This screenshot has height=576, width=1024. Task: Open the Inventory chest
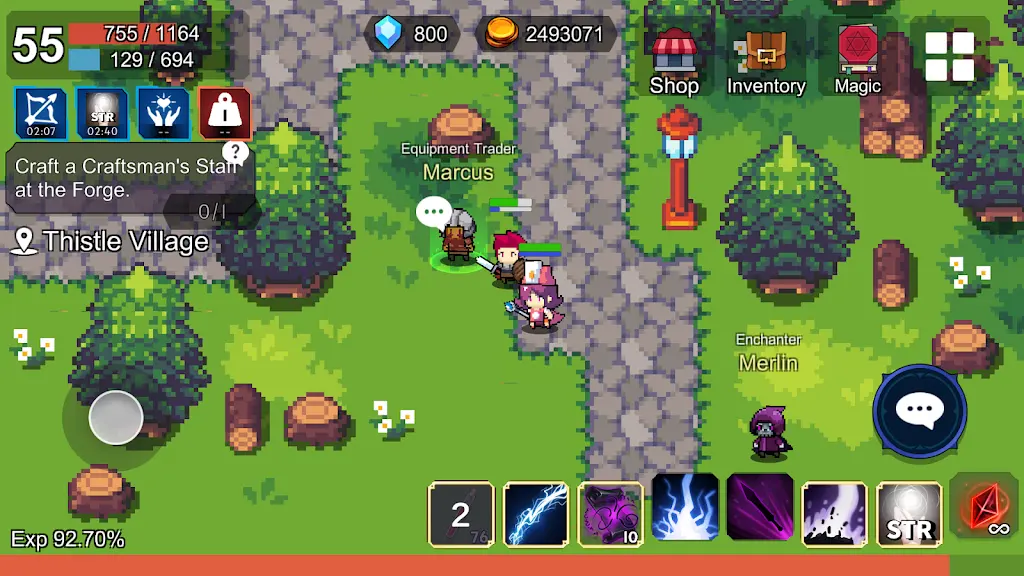766,60
